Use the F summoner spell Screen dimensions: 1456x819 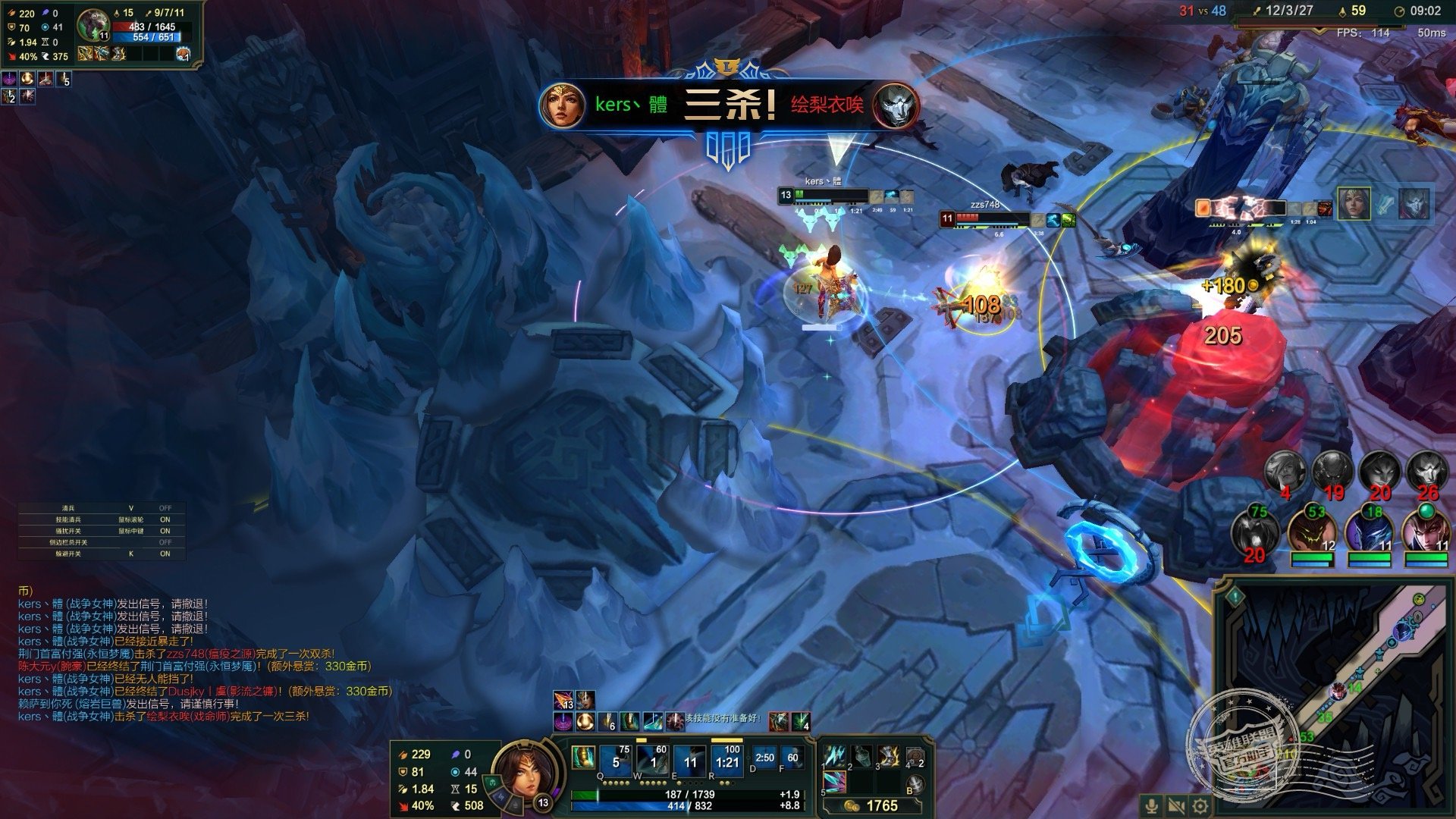click(x=792, y=758)
